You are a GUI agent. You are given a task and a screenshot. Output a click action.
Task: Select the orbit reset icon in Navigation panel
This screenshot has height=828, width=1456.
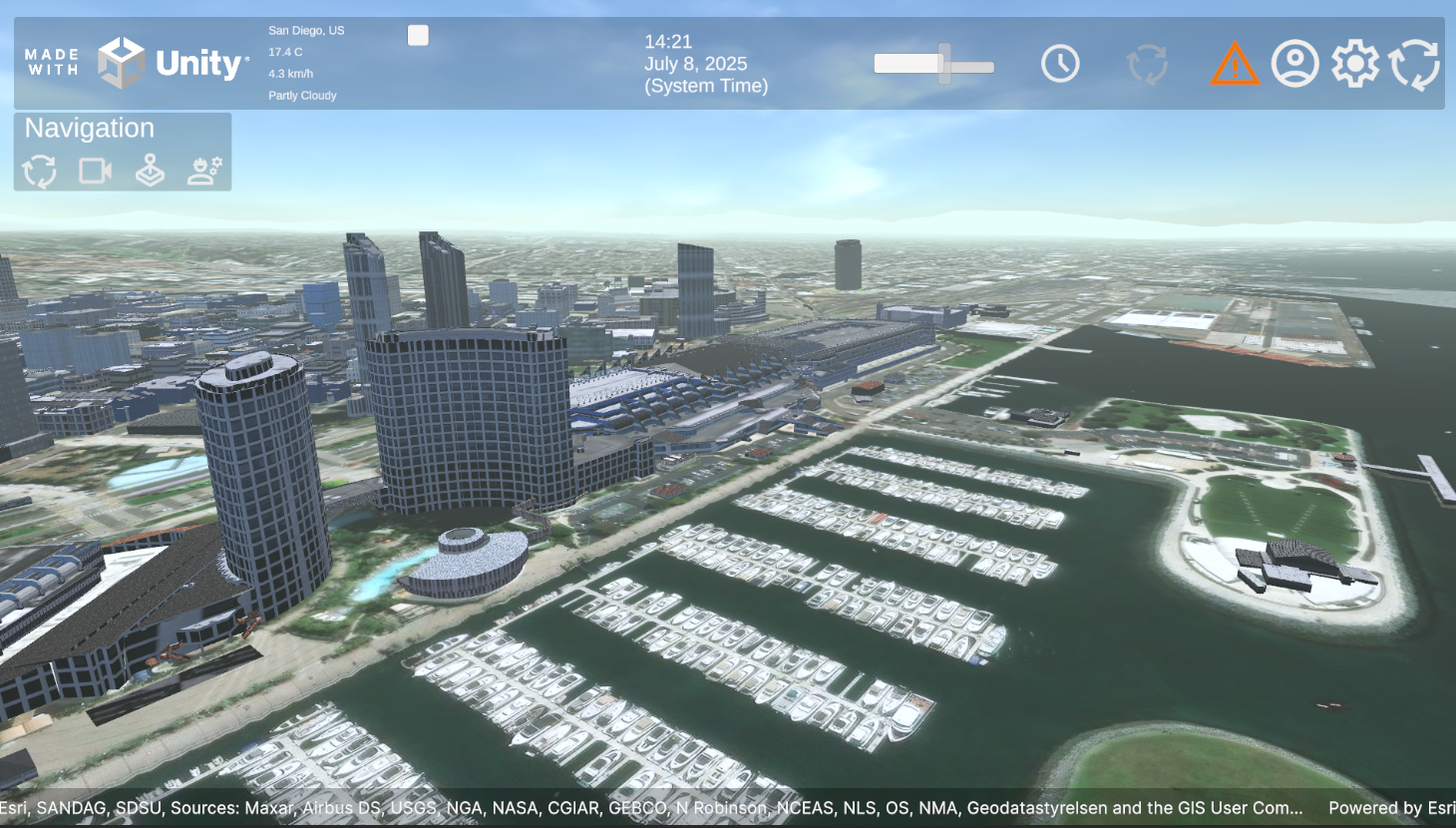[x=40, y=171]
